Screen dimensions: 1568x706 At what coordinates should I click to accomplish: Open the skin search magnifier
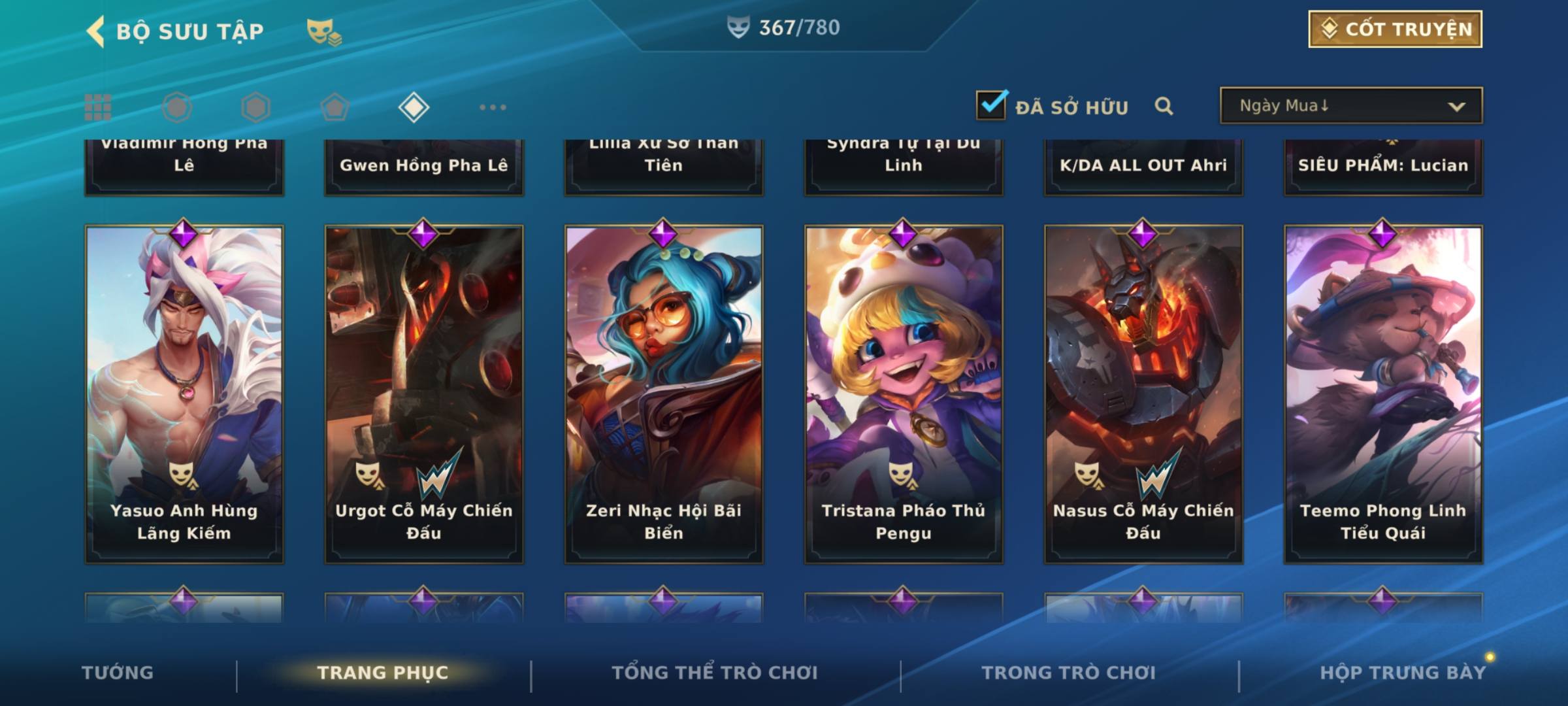click(x=1164, y=107)
